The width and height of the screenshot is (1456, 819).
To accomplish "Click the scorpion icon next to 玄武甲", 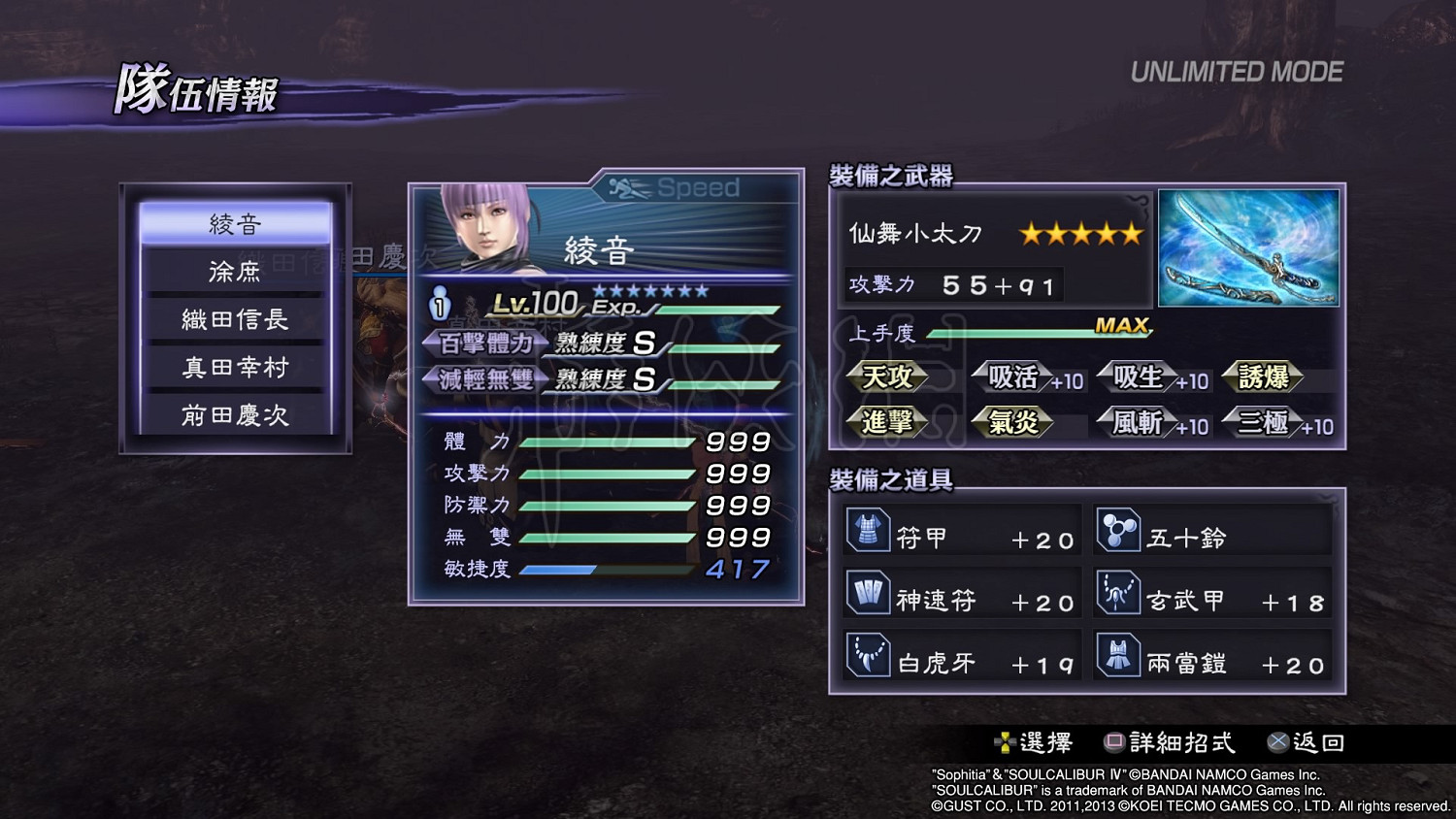I will click(1121, 593).
